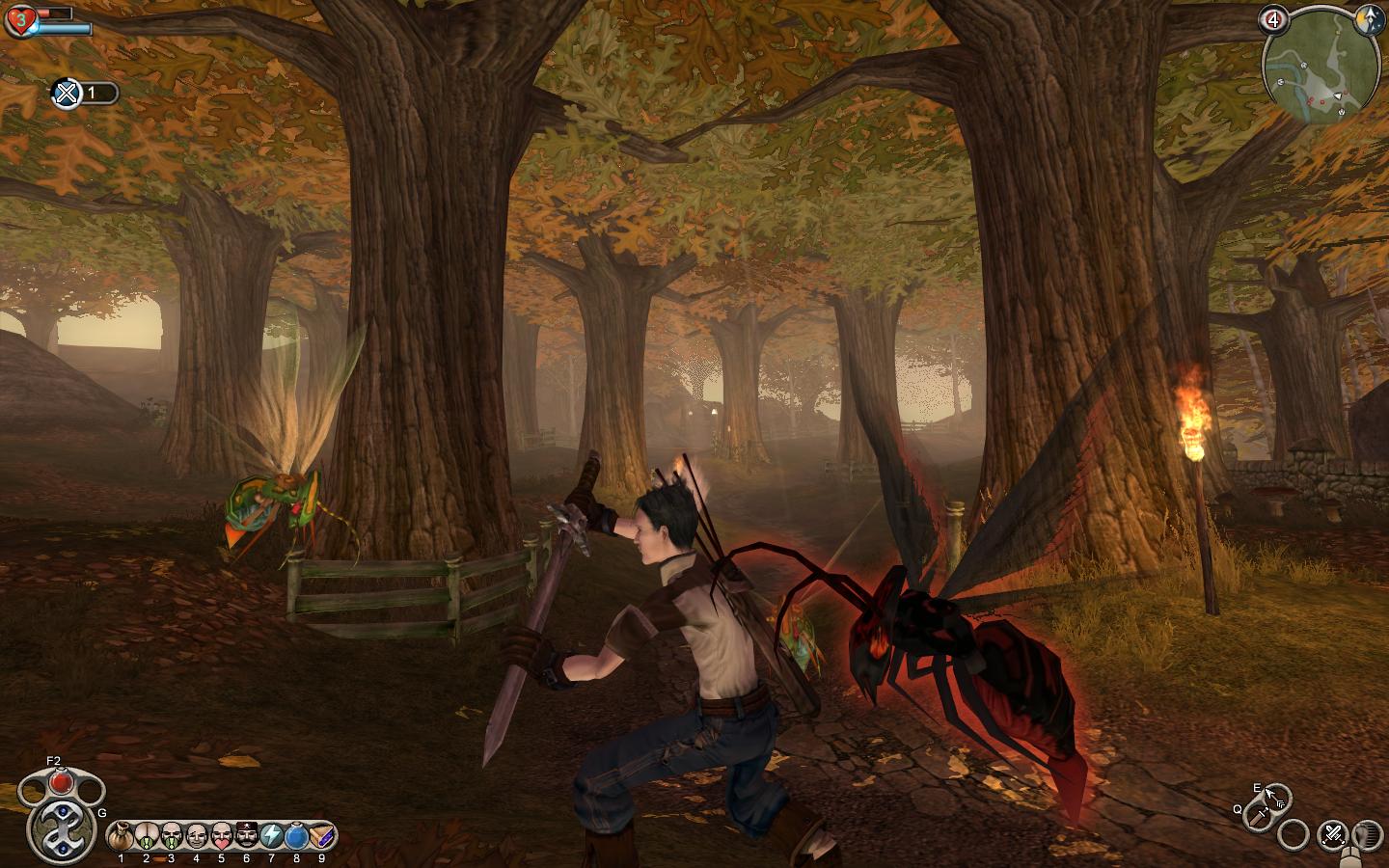Open the parchment scroll hotbar item
1389x868 pixels.
click(321, 834)
